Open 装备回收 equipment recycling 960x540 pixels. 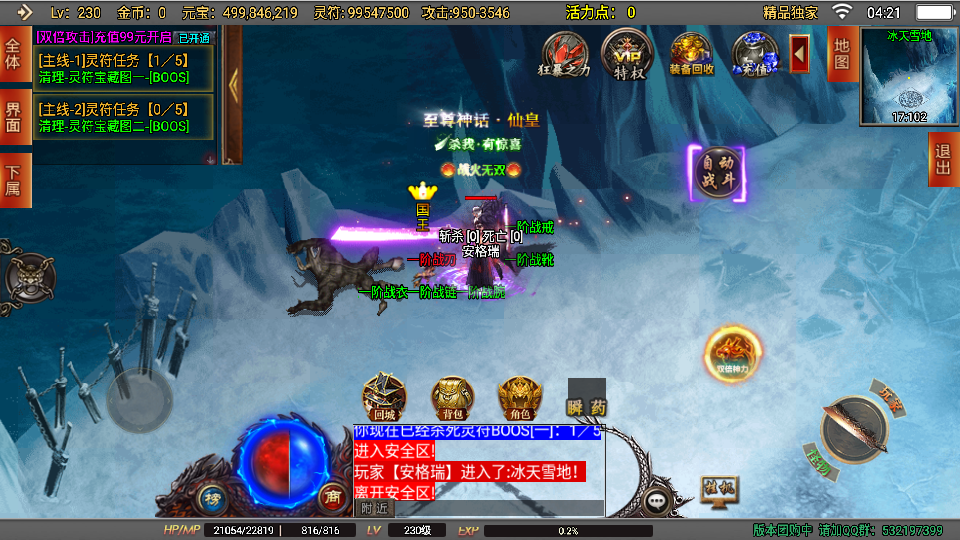click(691, 54)
